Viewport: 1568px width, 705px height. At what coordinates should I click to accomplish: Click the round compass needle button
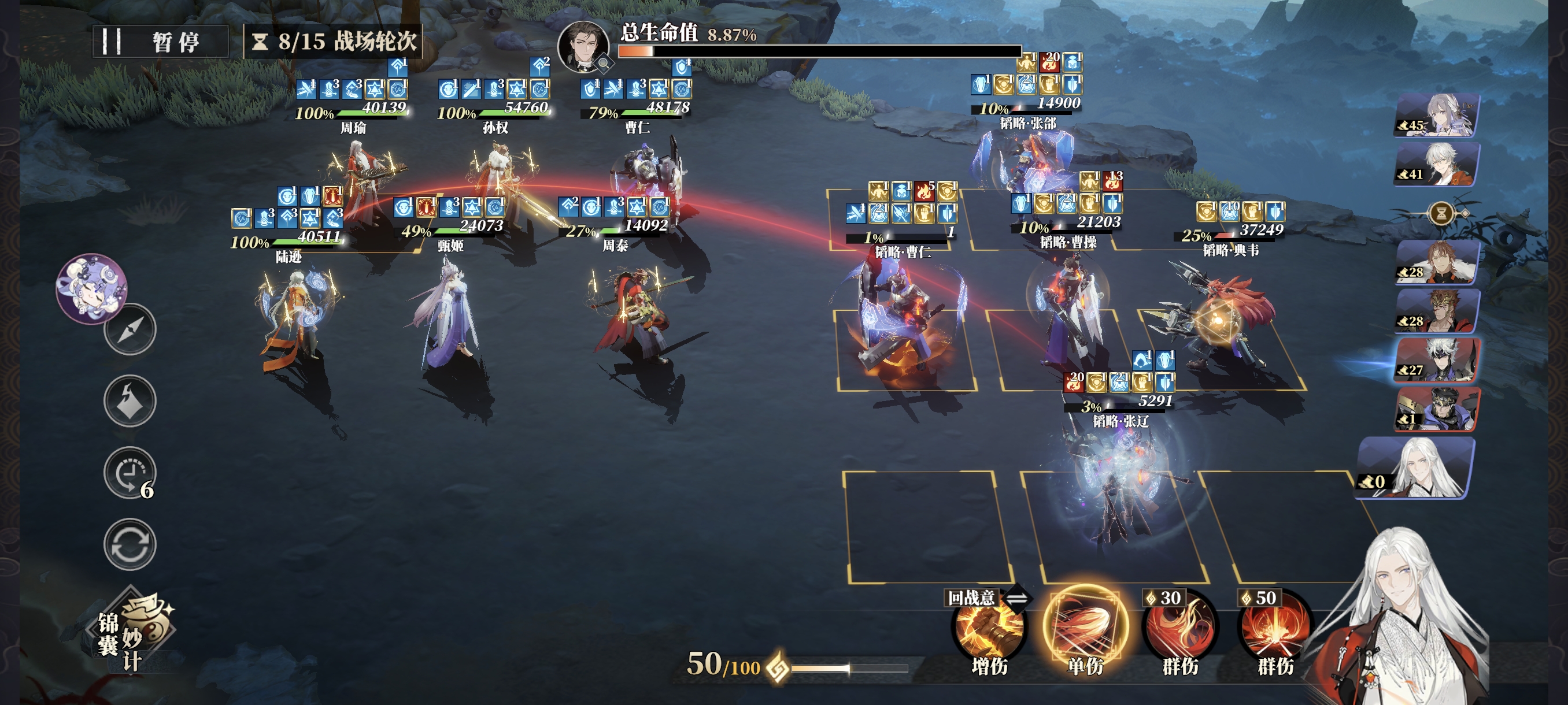(x=130, y=329)
